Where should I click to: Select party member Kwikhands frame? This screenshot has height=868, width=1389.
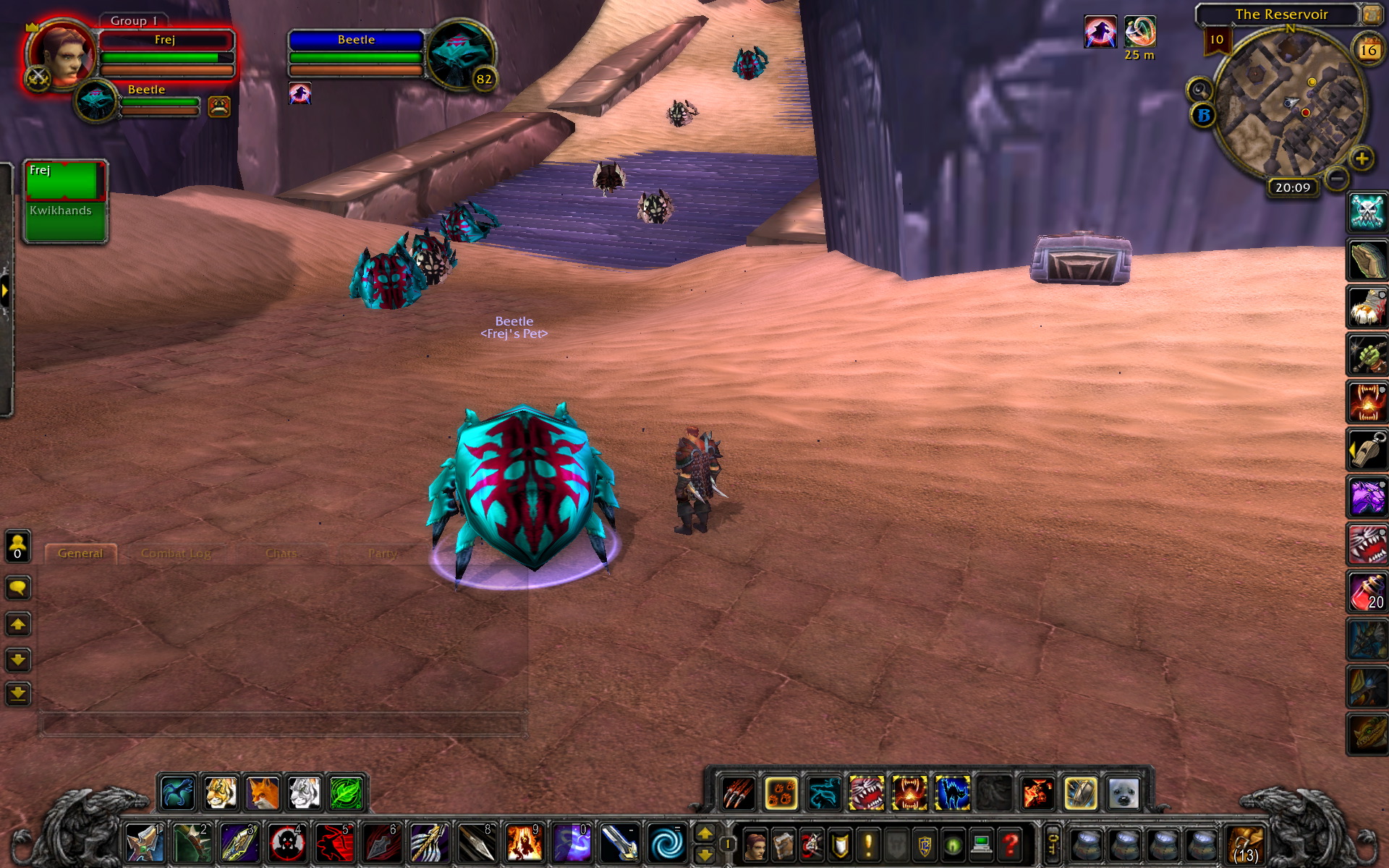click(64, 212)
